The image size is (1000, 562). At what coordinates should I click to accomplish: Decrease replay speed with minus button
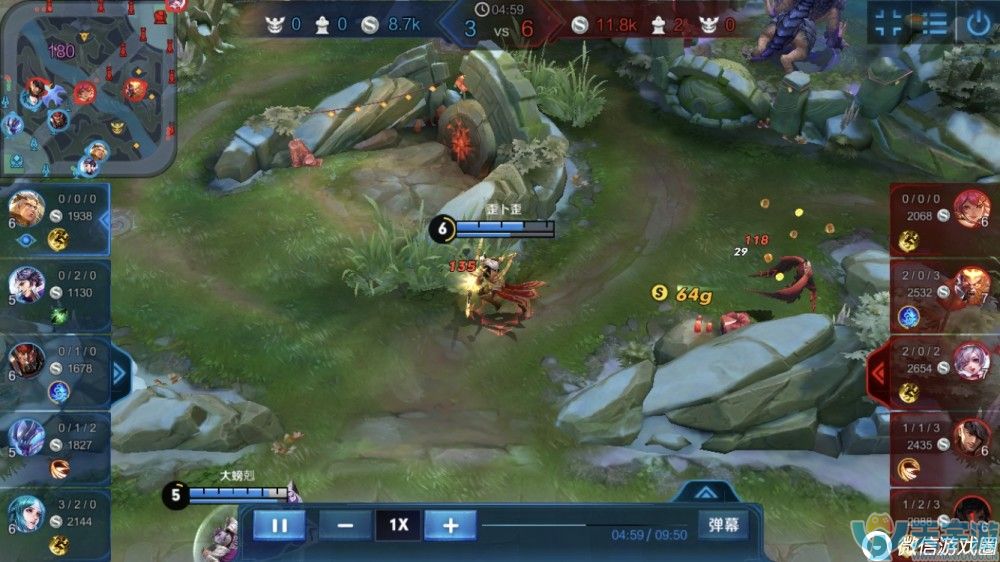coord(345,525)
